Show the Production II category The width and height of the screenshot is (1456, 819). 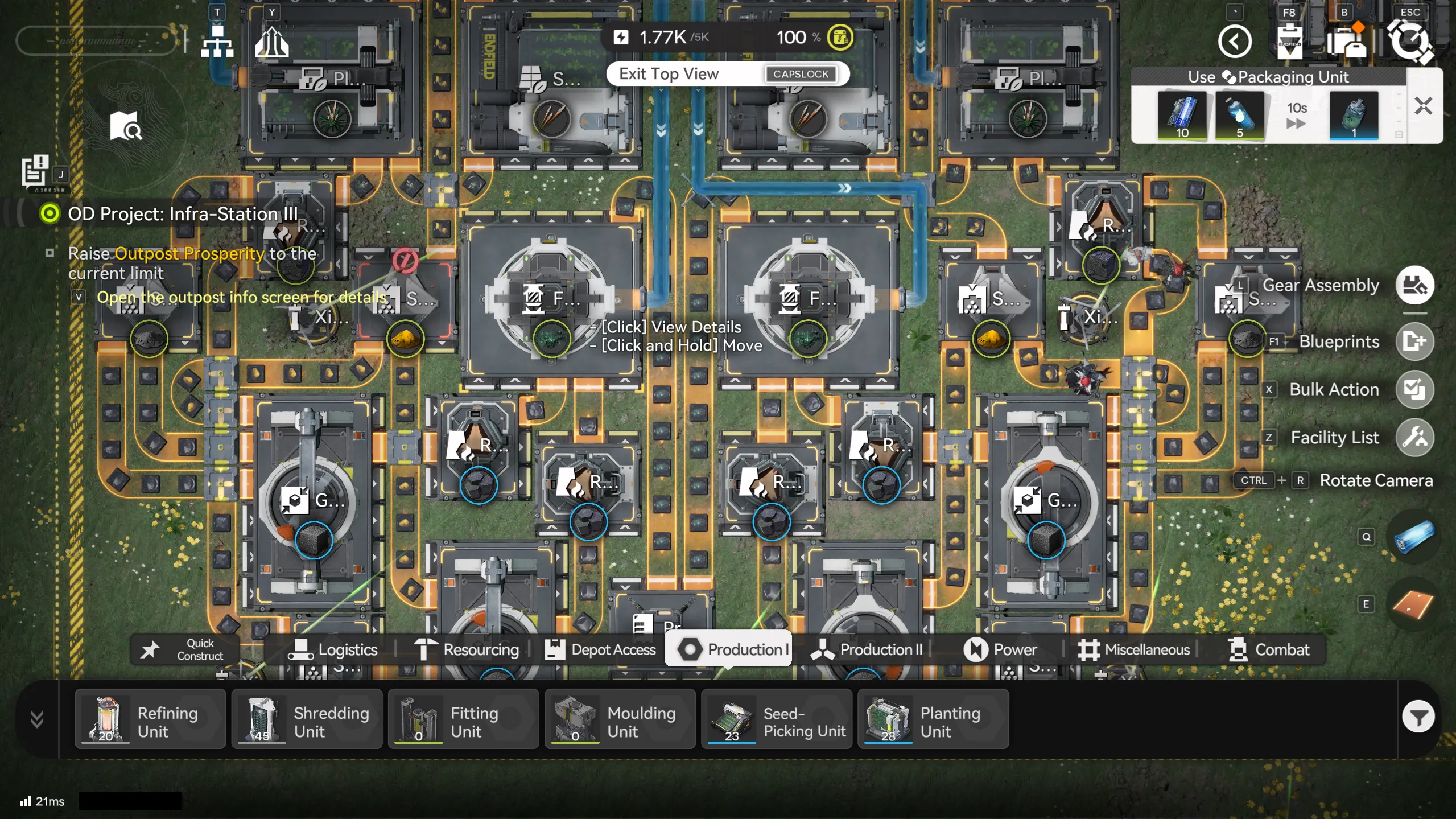[868, 649]
